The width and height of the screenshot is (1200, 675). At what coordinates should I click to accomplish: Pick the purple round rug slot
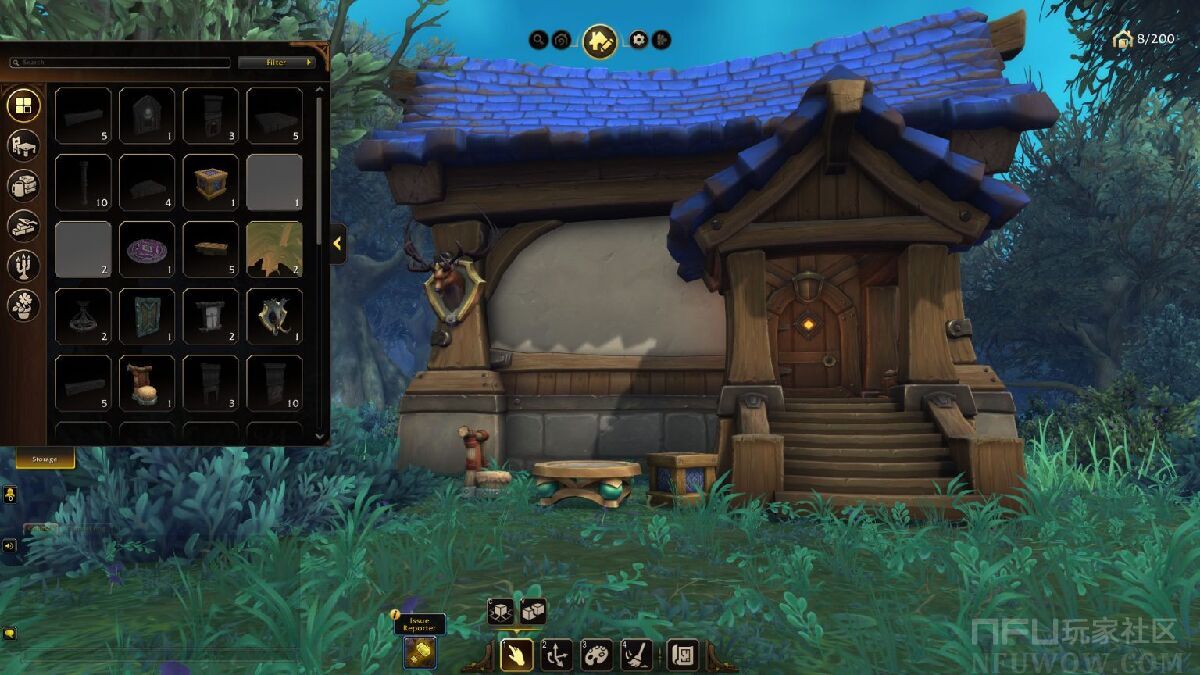tap(147, 249)
